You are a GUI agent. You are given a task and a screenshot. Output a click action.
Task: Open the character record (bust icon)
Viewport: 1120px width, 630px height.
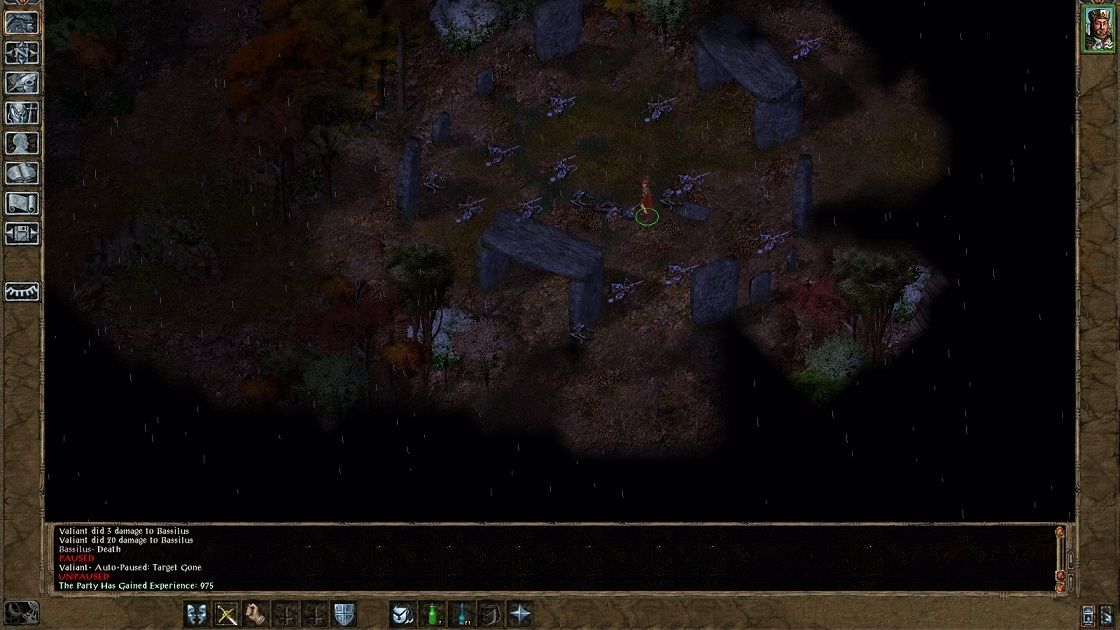[22, 143]
